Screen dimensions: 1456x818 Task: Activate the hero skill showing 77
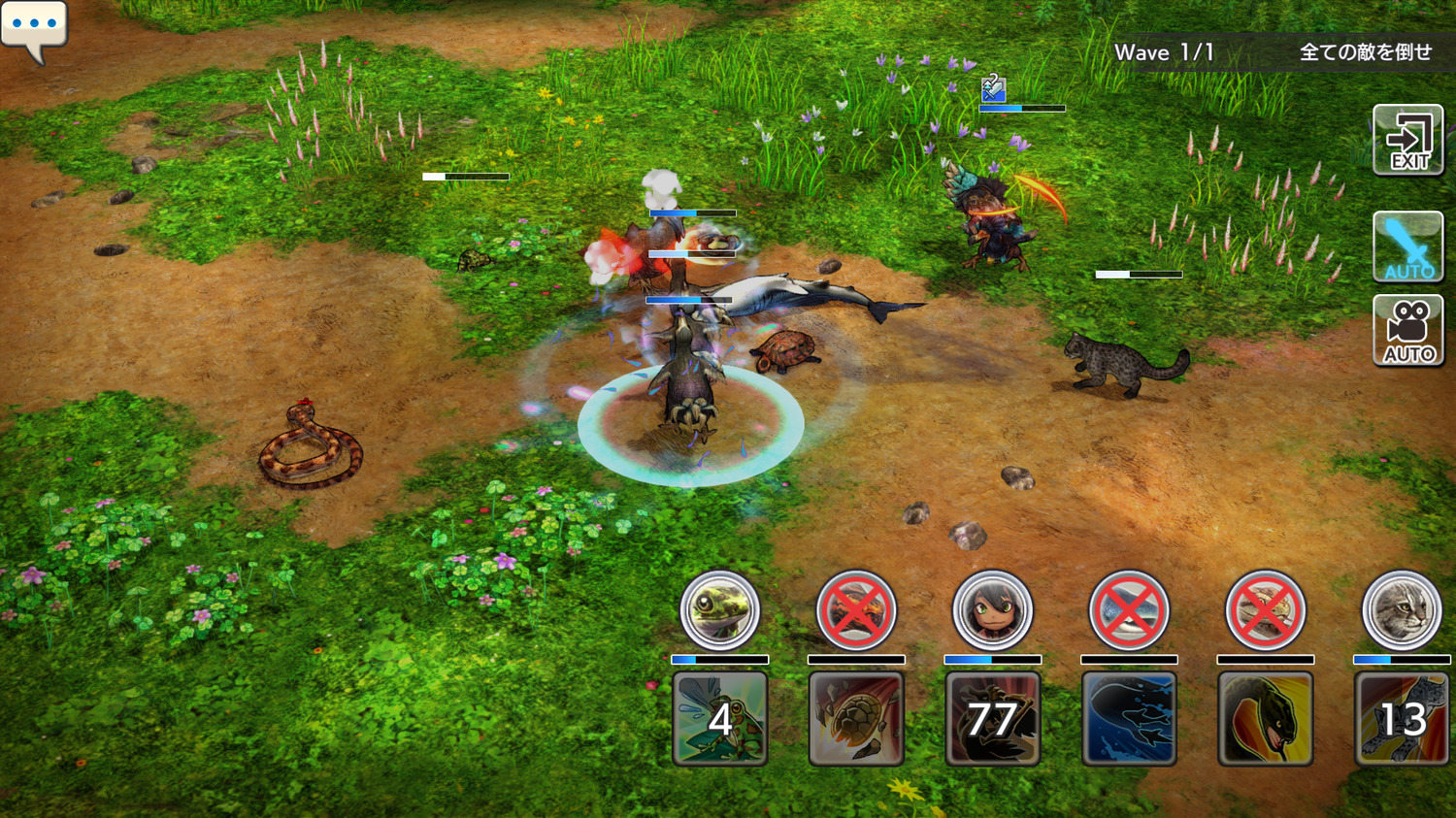[x=992, y=719]
